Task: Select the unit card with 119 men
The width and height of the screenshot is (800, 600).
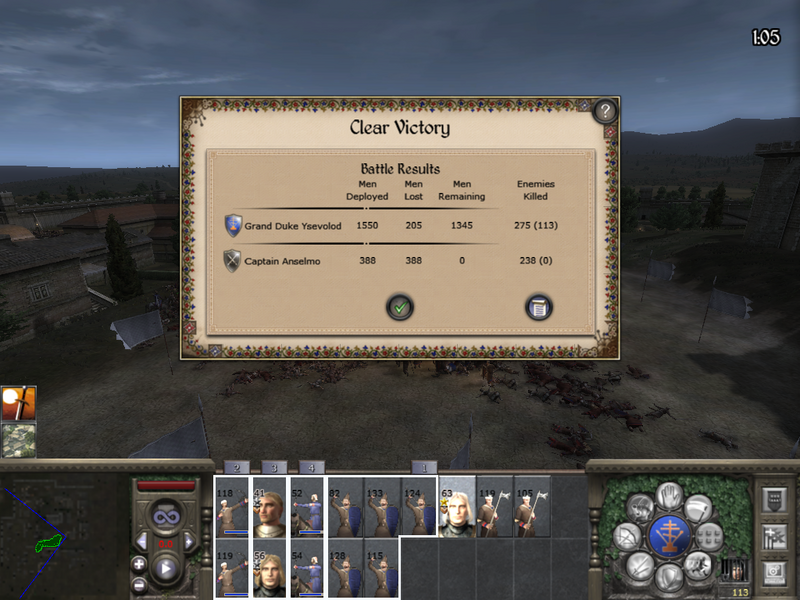Action: click(233, 568)
